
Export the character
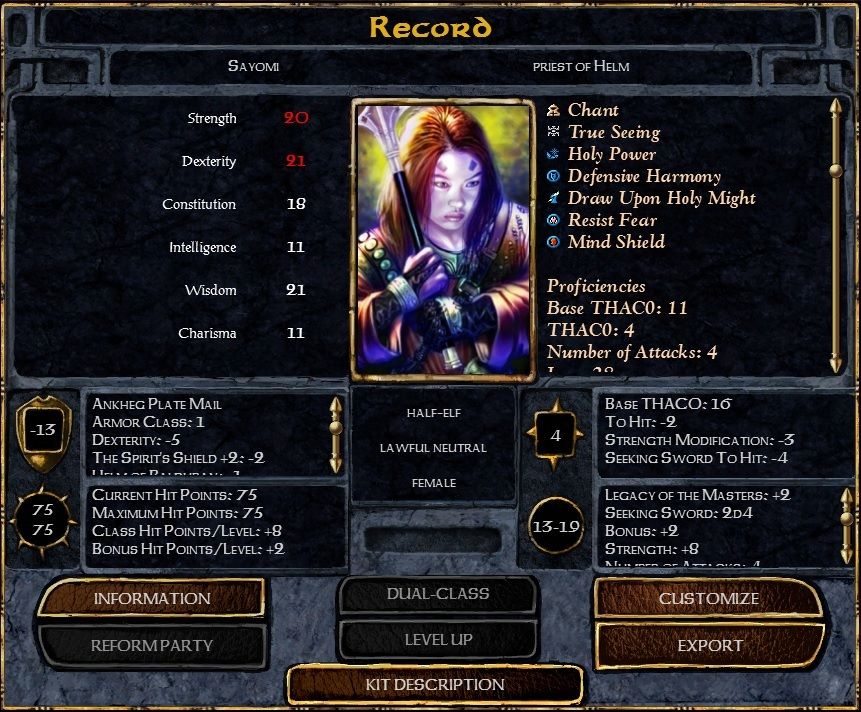(x=708, y=645)
